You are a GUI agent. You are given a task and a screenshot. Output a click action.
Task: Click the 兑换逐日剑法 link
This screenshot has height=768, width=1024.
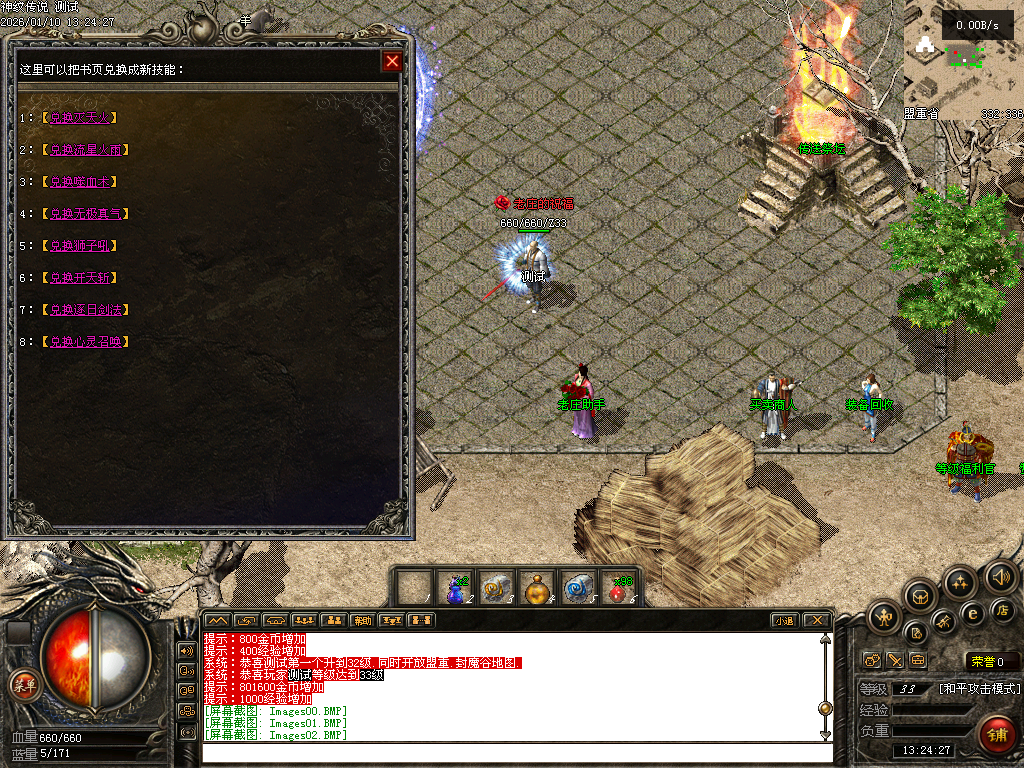[x=89, y=310]
